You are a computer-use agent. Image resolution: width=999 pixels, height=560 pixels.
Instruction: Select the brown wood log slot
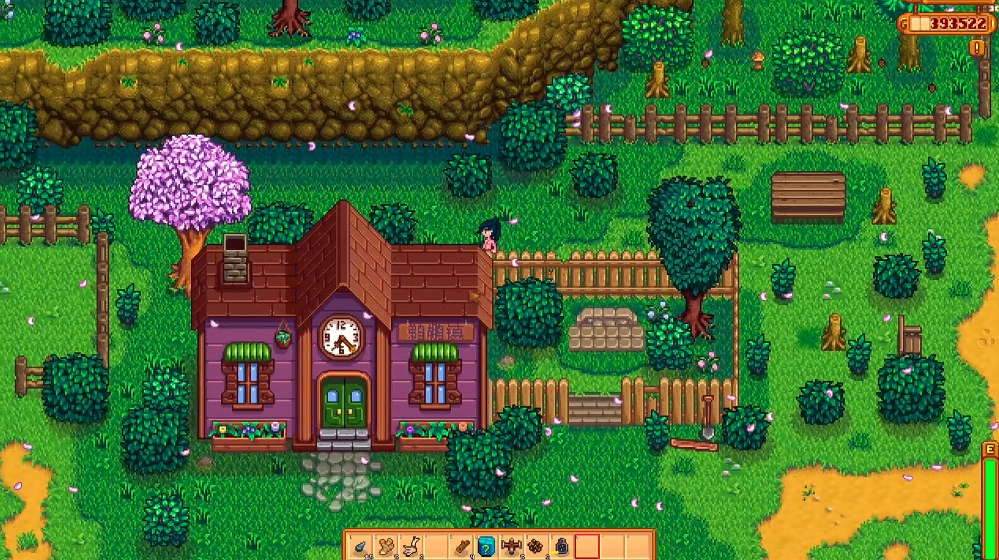[x=461, y=547]
